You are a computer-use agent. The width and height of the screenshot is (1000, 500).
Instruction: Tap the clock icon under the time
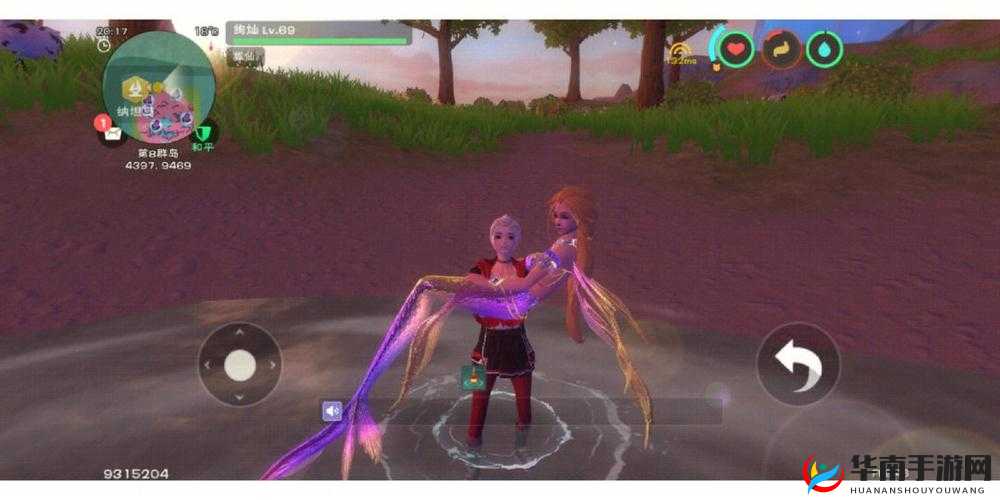click(105, 46)
